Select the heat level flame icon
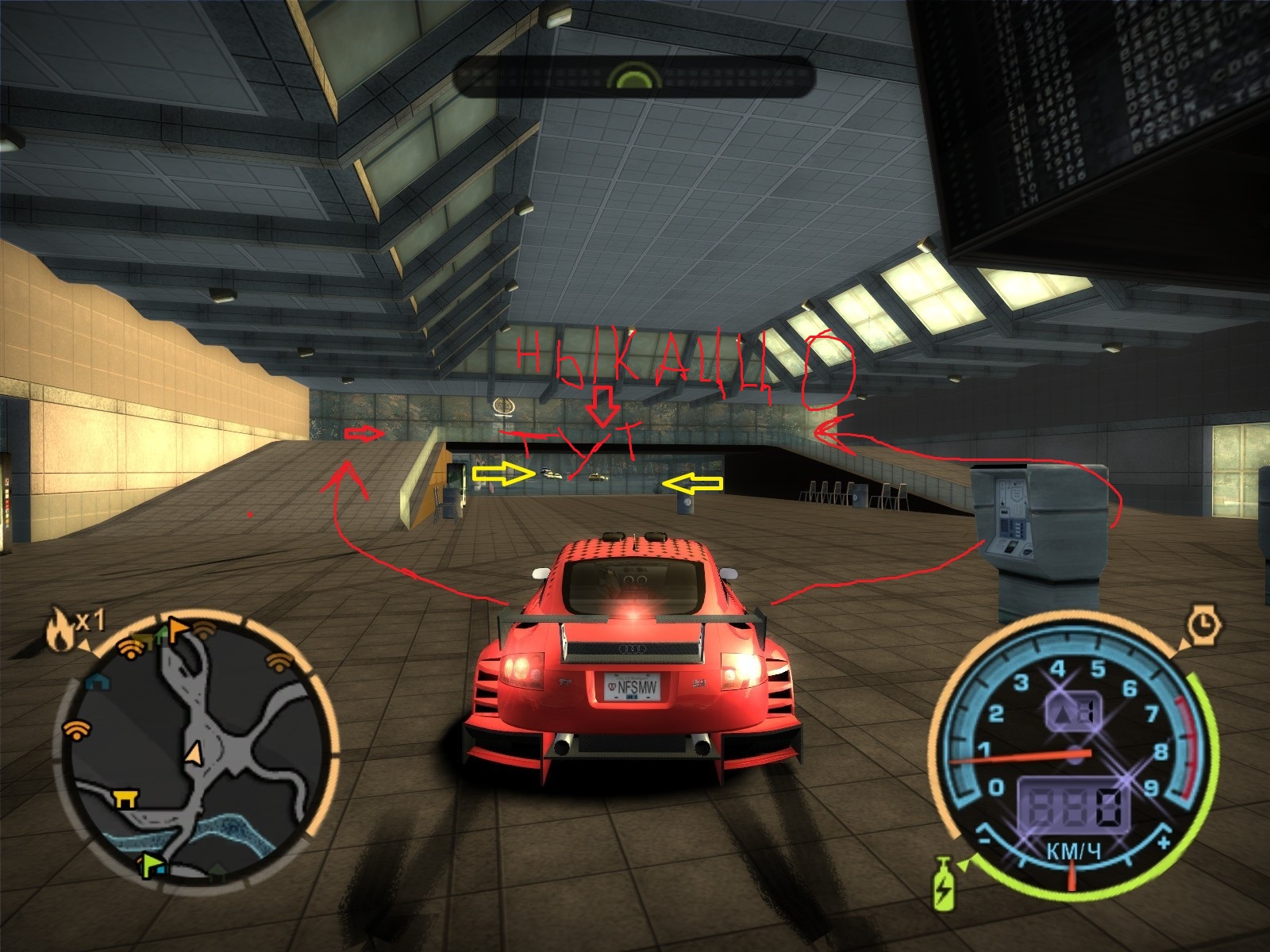The height and width of the screenshot is (952, 1270). [x=58, y=629]
